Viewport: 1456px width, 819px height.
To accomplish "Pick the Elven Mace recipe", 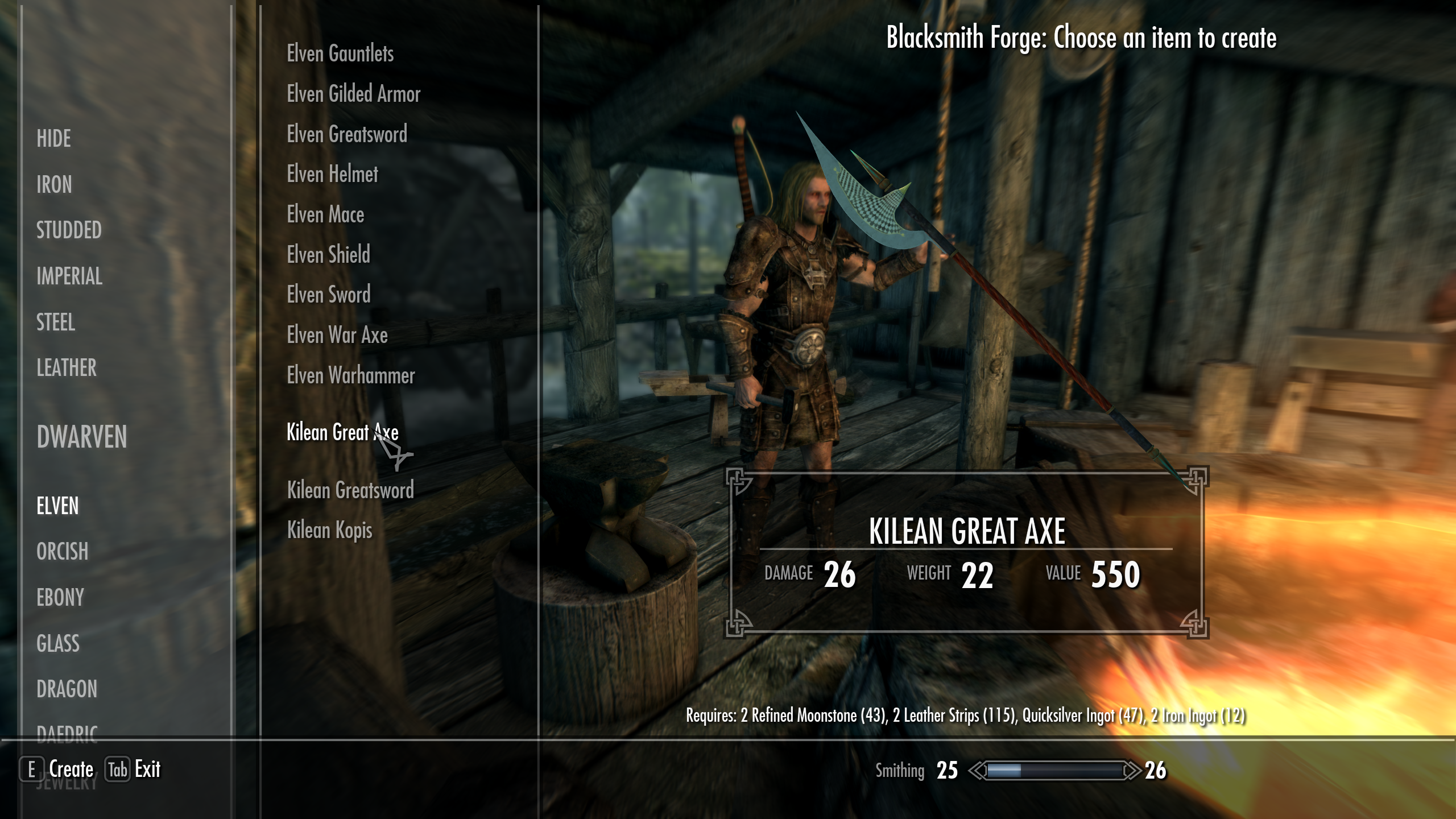I will click(325, 215).
